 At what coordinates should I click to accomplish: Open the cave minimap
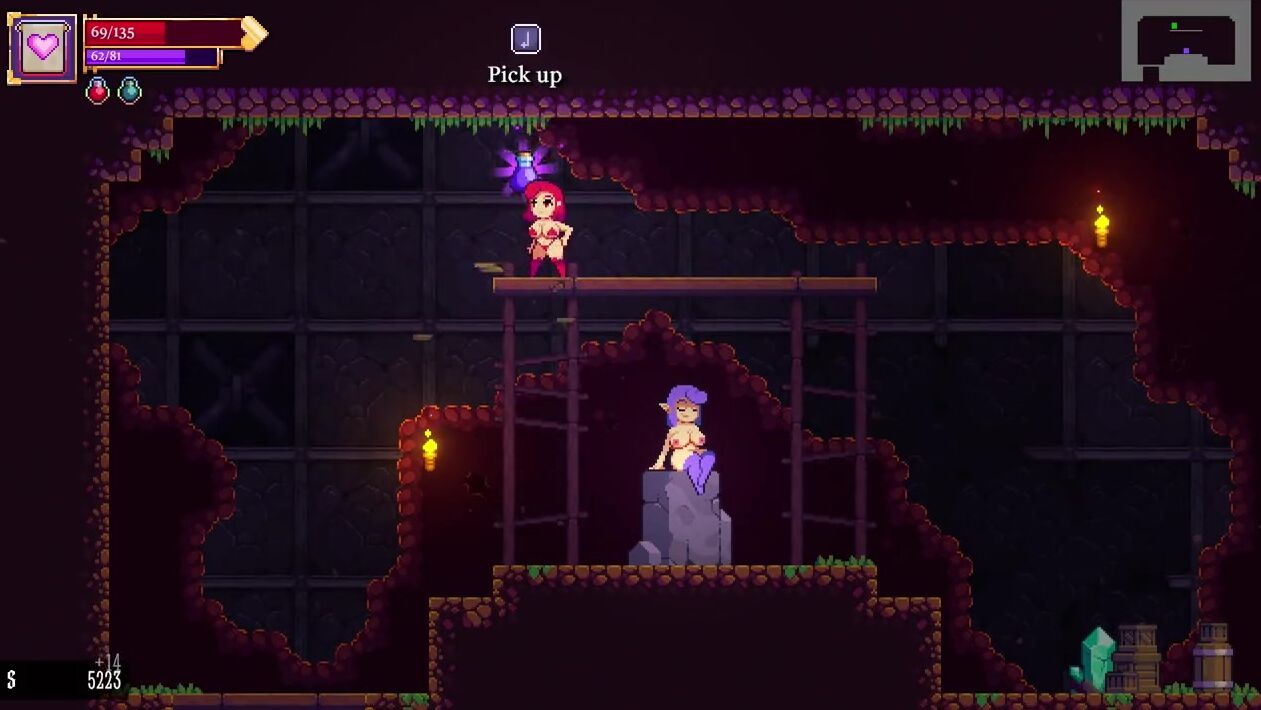point(1185,41)
